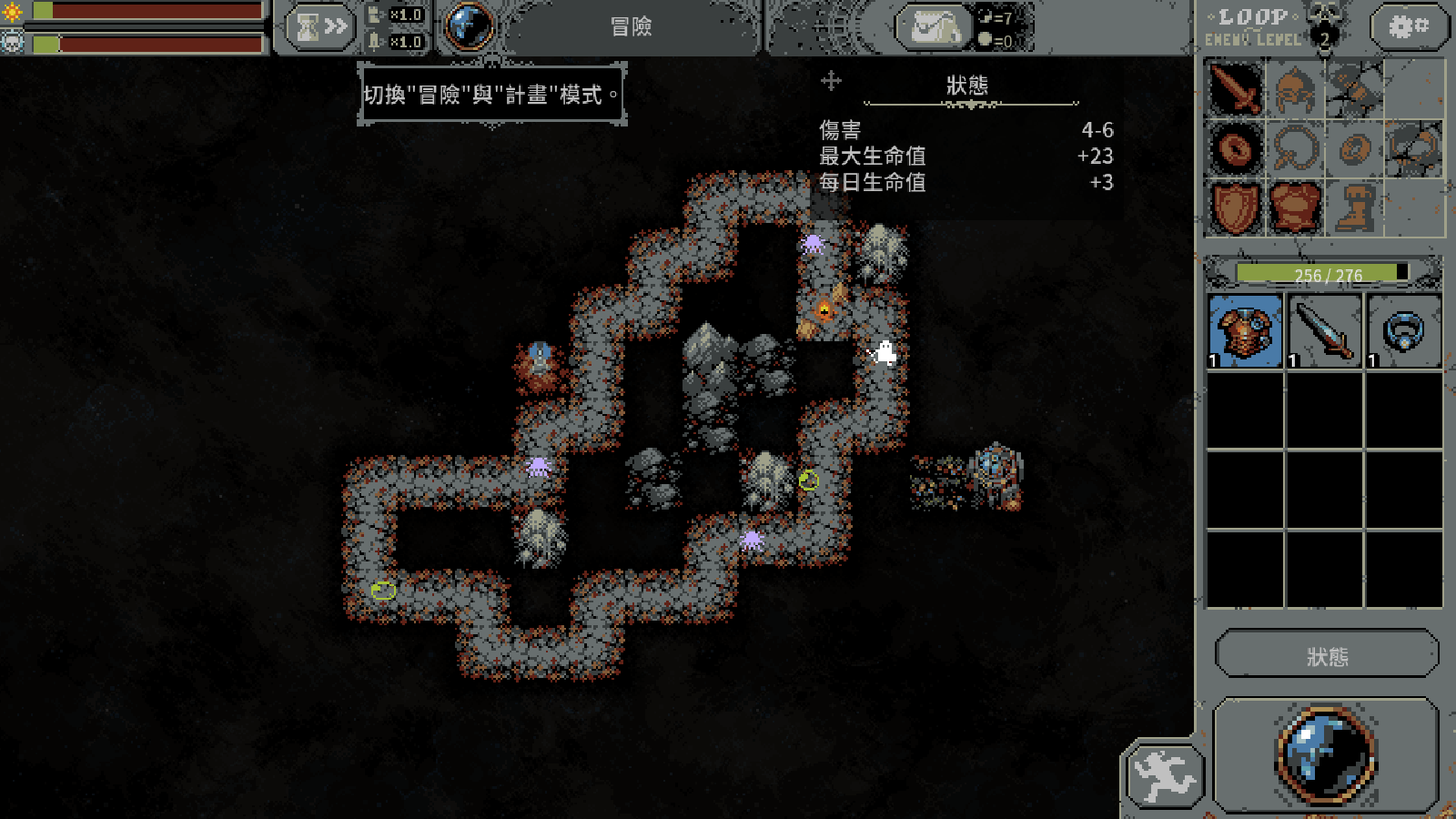Open the resource bag inventory
1456x819 pixels.
tap(935, 27)
